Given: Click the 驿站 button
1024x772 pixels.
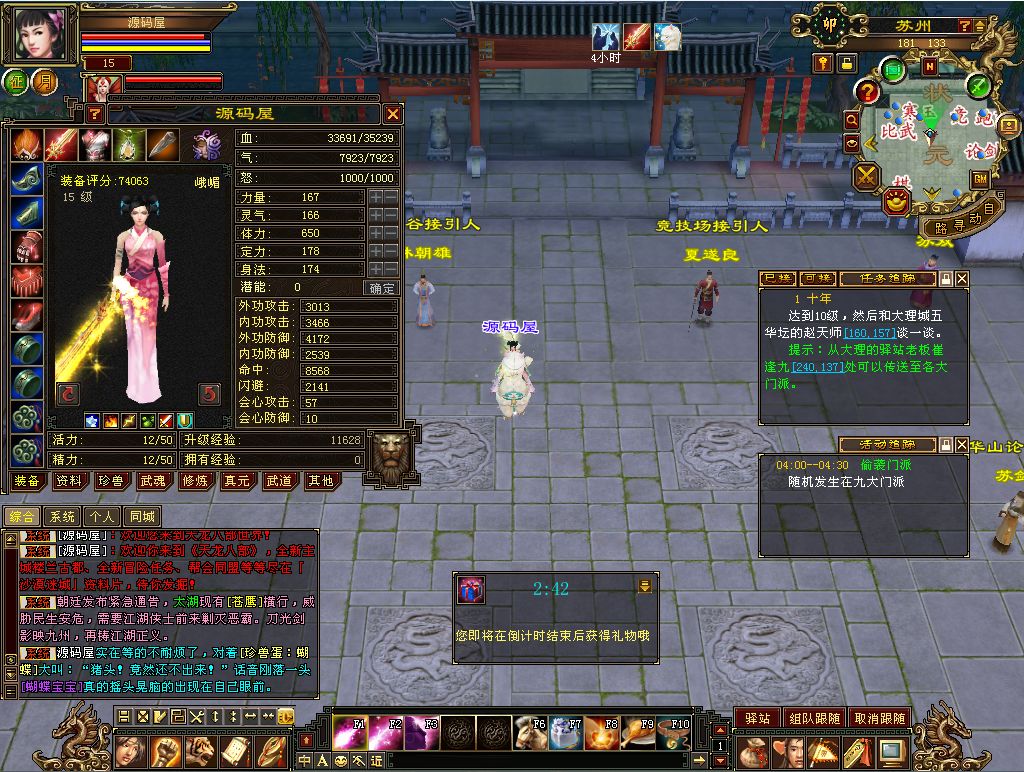Looking at the screenshot, I should pyautogui.click(x=757, y=718).
